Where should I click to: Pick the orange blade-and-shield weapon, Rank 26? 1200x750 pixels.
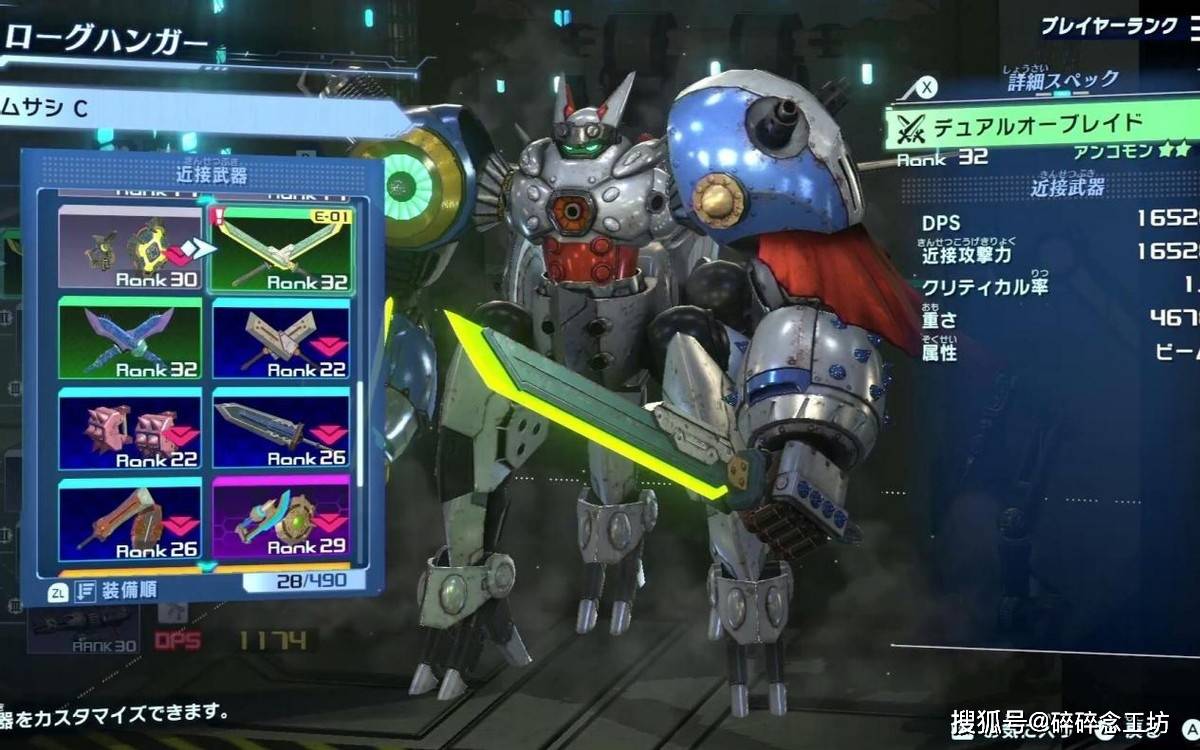pos(129,518)
